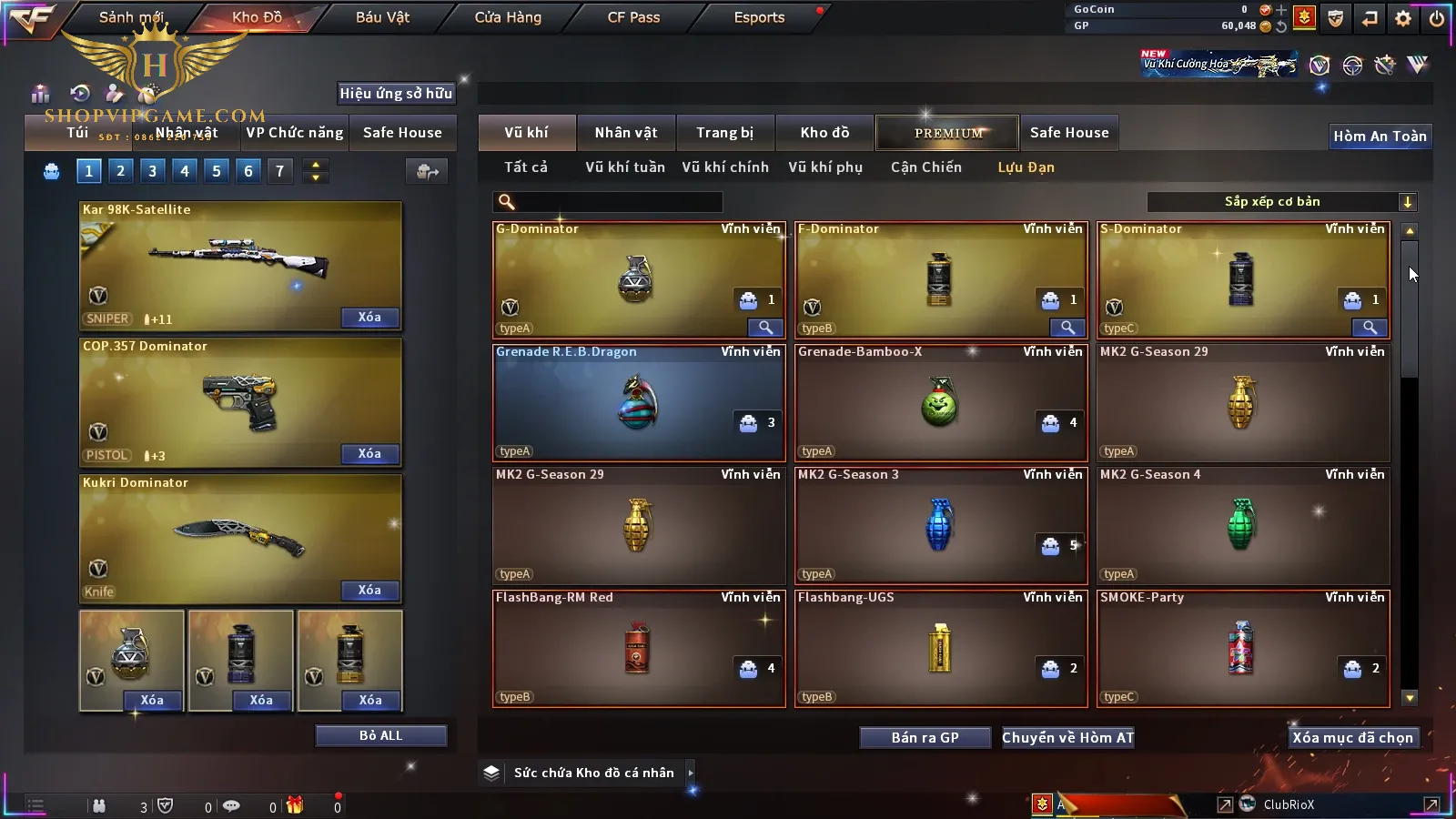Select the Trang bị tab
The image size is (1456, 819).
[724, 133]
